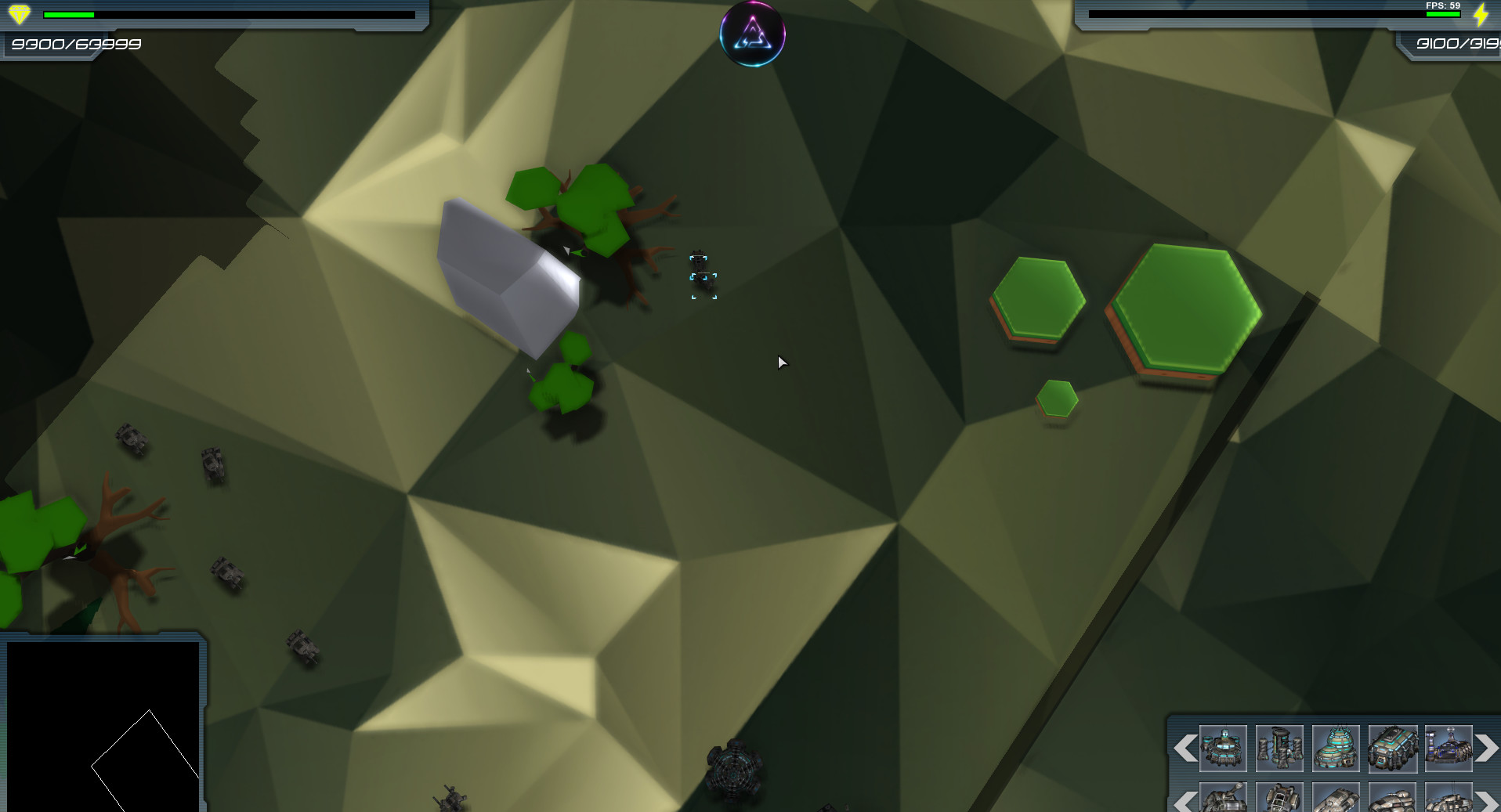Select the drill tower structure icon

(1279, 749)
